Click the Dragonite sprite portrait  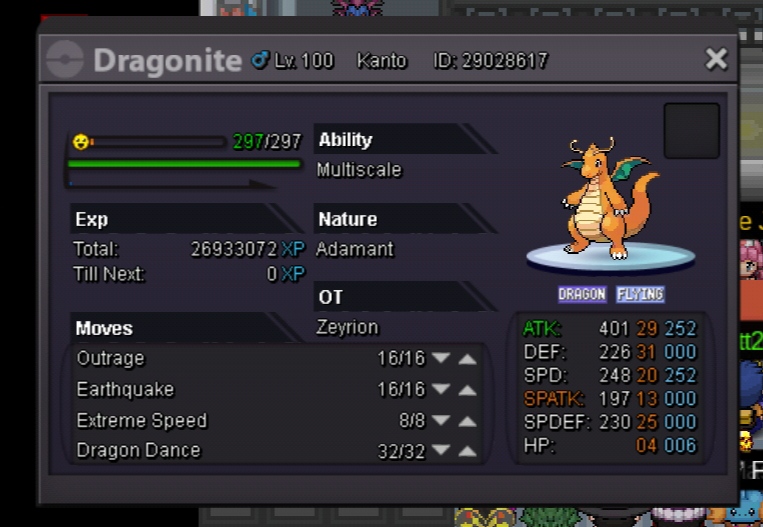coord(610,200)
